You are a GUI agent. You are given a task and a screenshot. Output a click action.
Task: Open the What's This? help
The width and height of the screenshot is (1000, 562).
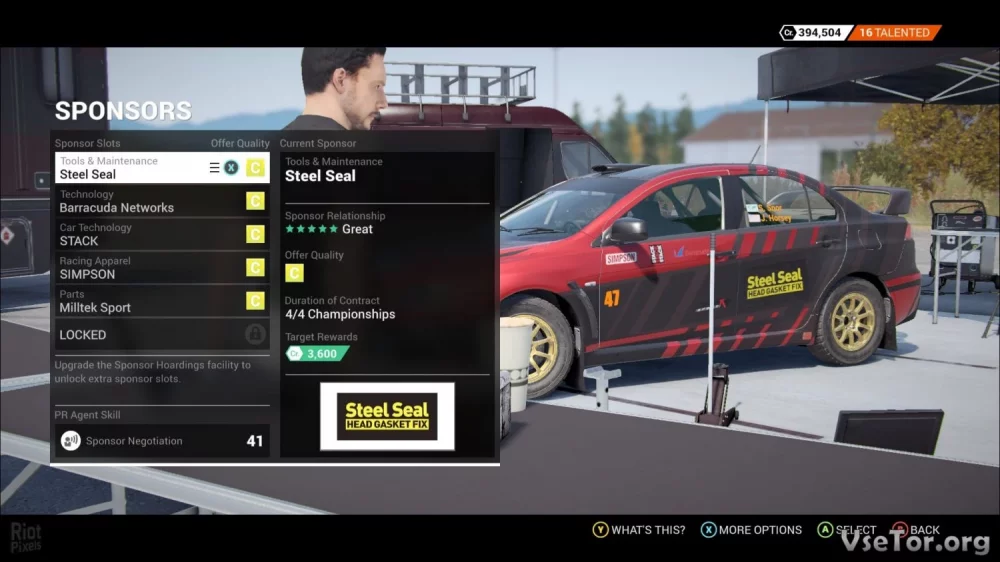(x=639, y=530)
